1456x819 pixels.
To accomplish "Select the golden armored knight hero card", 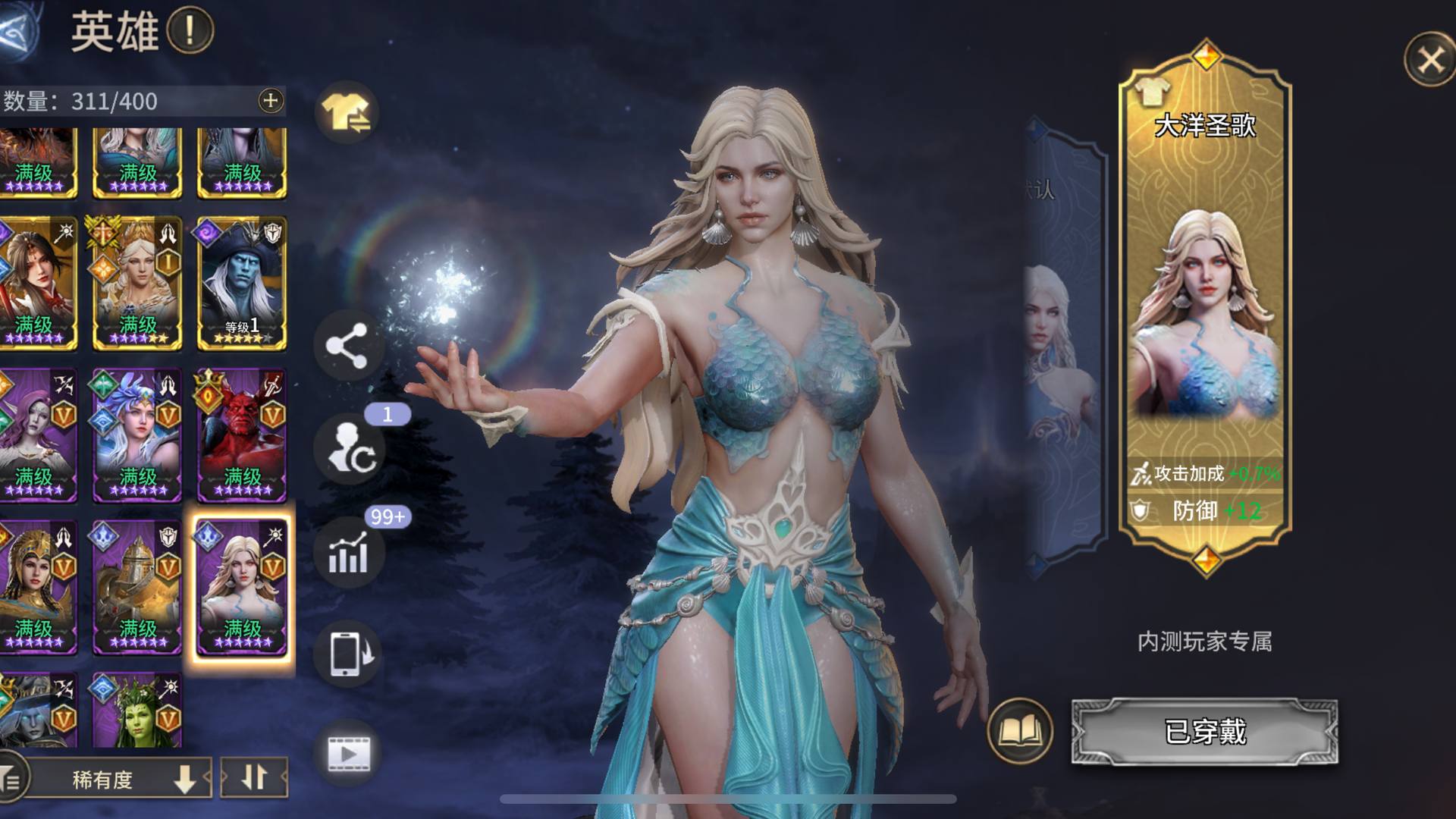I will (137, 586).
